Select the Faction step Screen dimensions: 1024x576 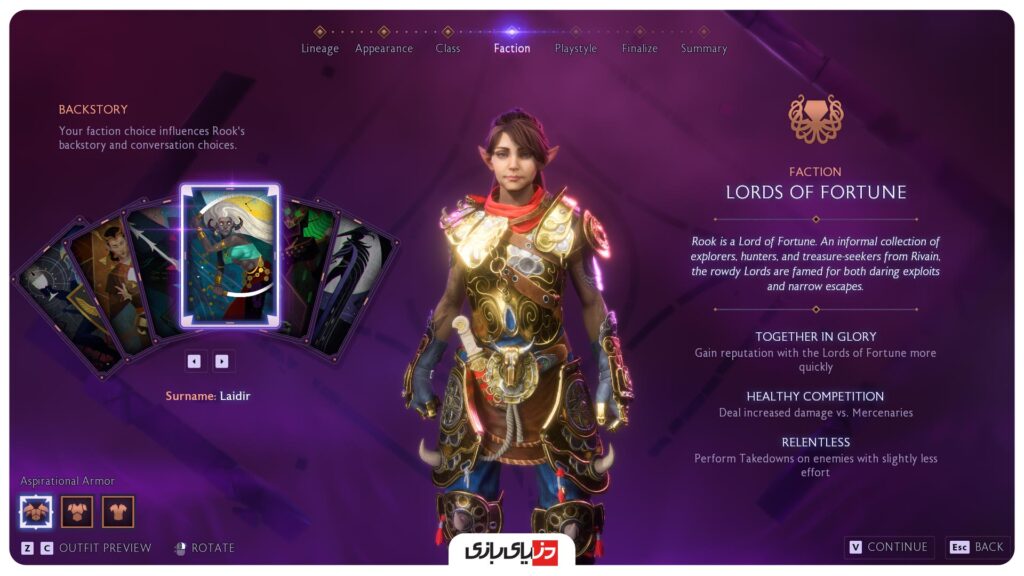[512, 47]
